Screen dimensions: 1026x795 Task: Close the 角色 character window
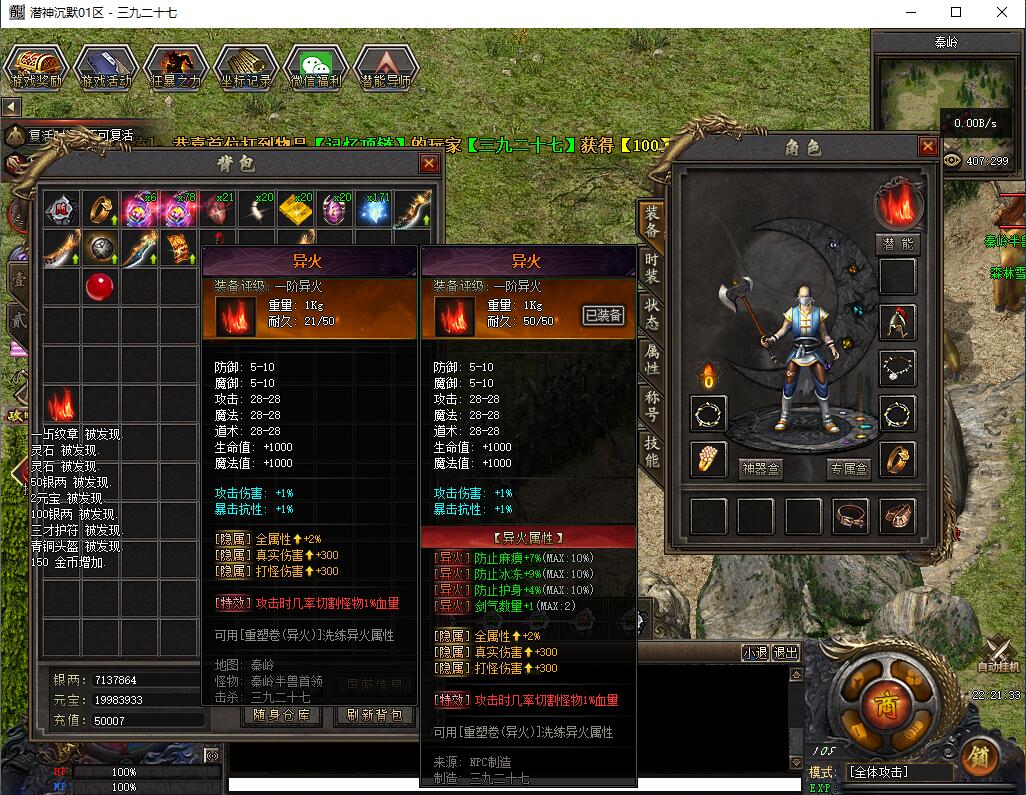(927, 147)
